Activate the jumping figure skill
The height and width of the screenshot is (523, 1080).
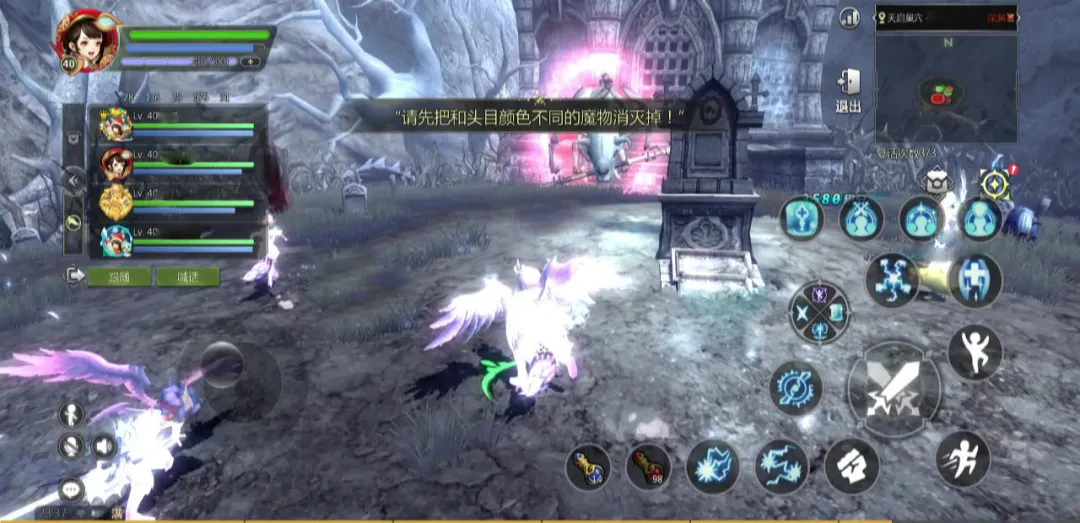click(974, 352)
